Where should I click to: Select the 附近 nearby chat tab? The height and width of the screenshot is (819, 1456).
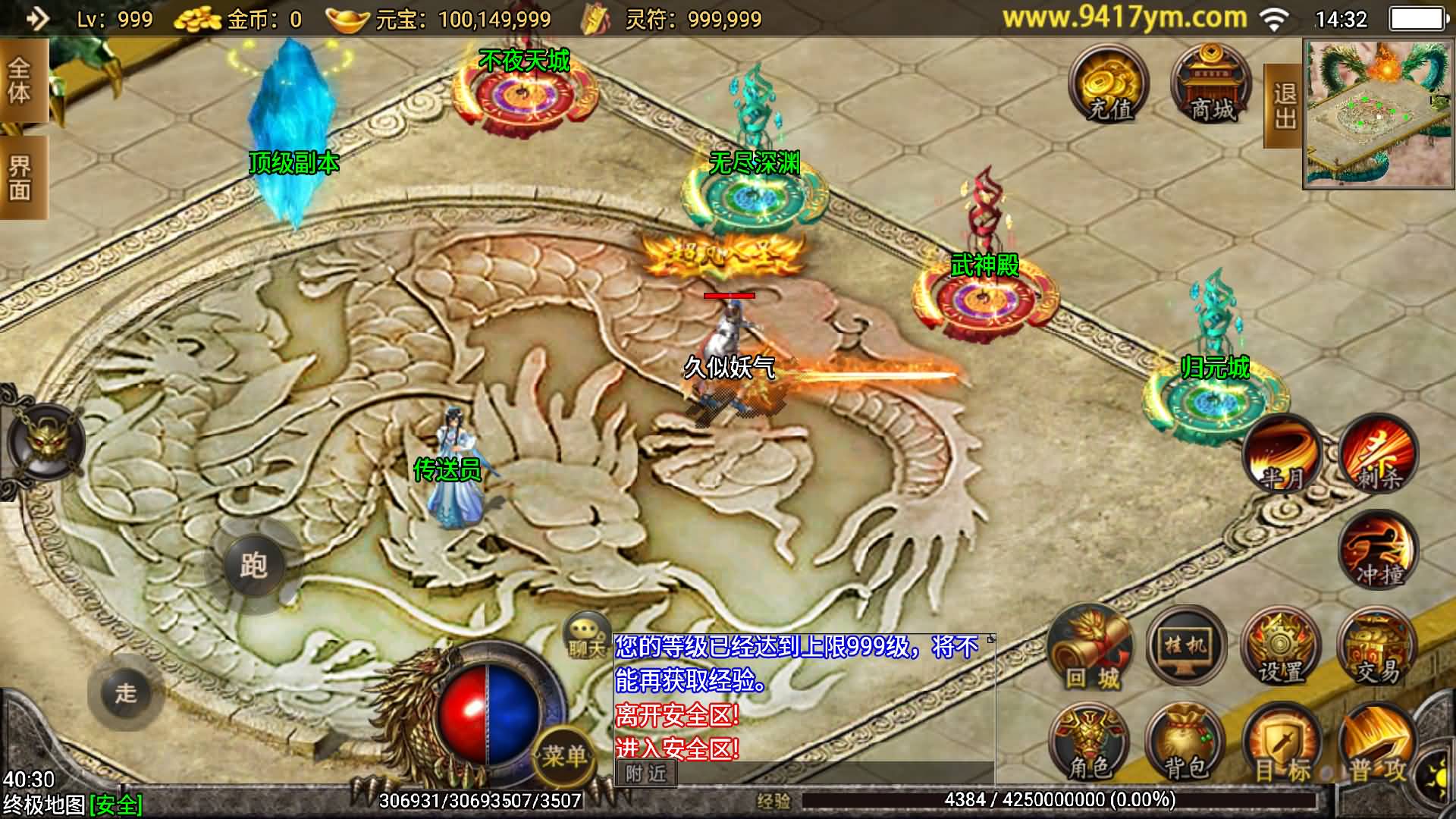645,773
